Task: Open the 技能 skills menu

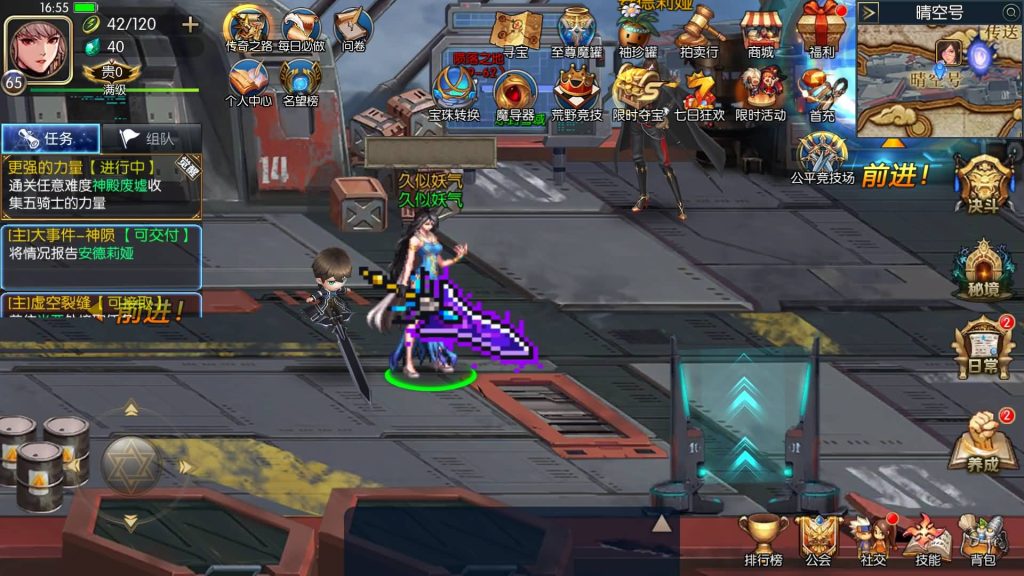Action: coord(927,540)
